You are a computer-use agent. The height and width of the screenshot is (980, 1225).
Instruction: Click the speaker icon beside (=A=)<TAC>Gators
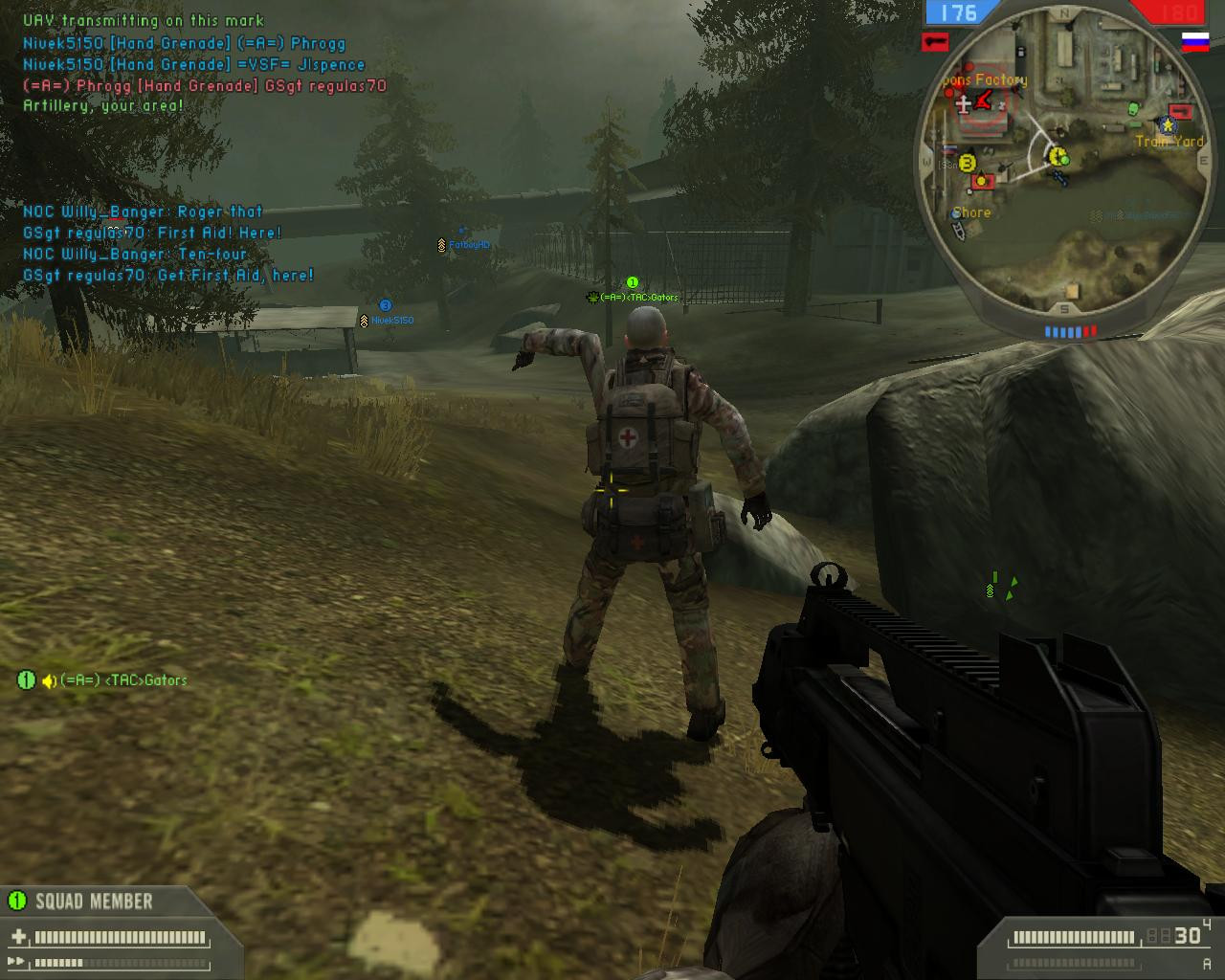pyautogui.click(x=49, y=680)
